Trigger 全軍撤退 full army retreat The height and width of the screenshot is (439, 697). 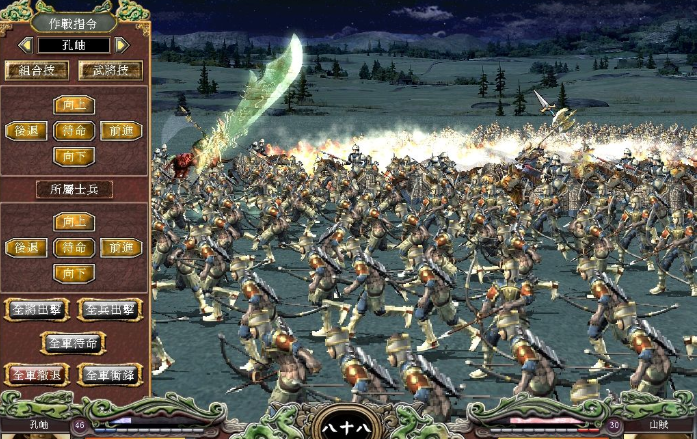click(x=37, y=375)
